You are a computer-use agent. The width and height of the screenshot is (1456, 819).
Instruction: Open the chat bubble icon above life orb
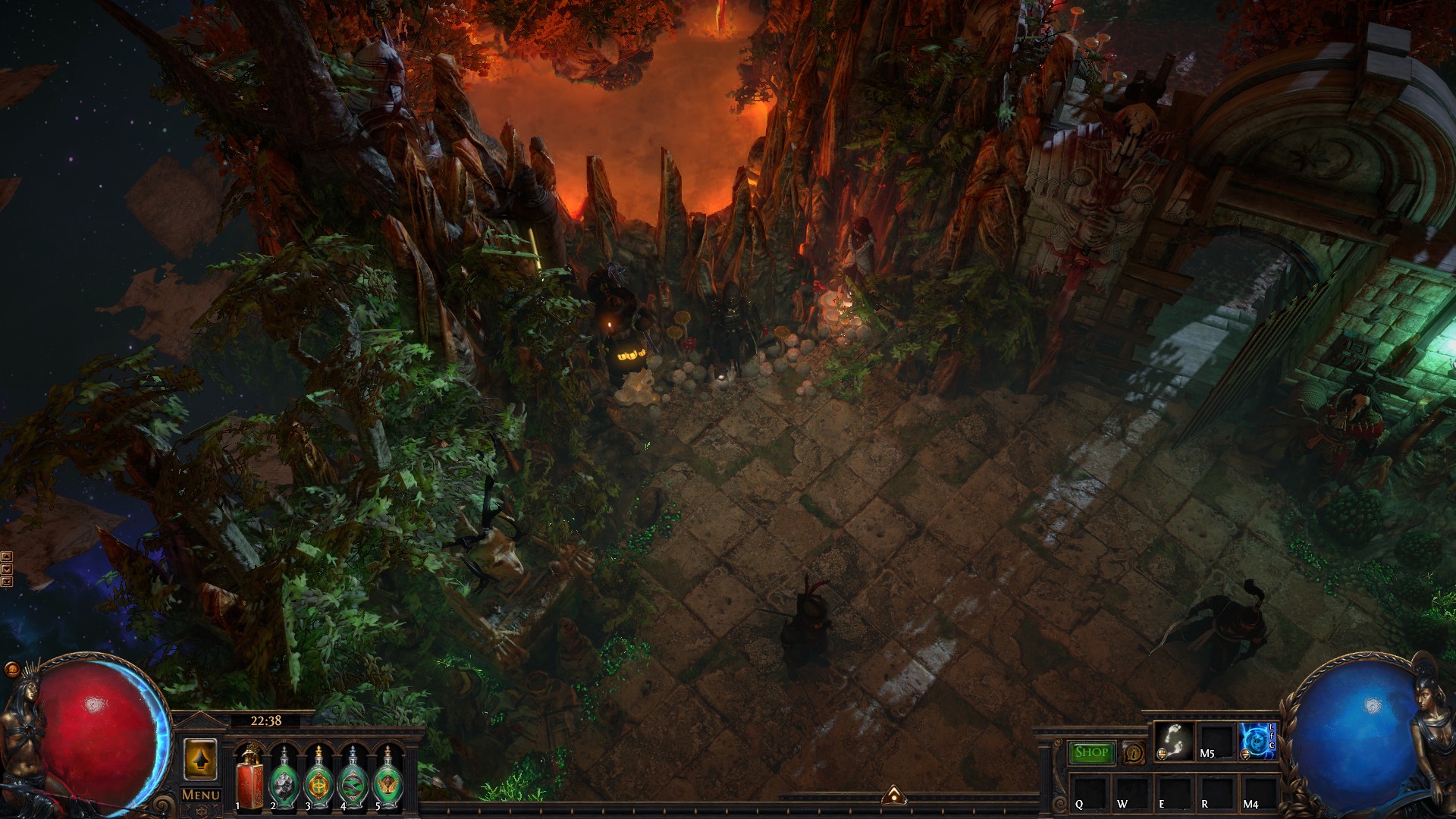coord(12,669)
